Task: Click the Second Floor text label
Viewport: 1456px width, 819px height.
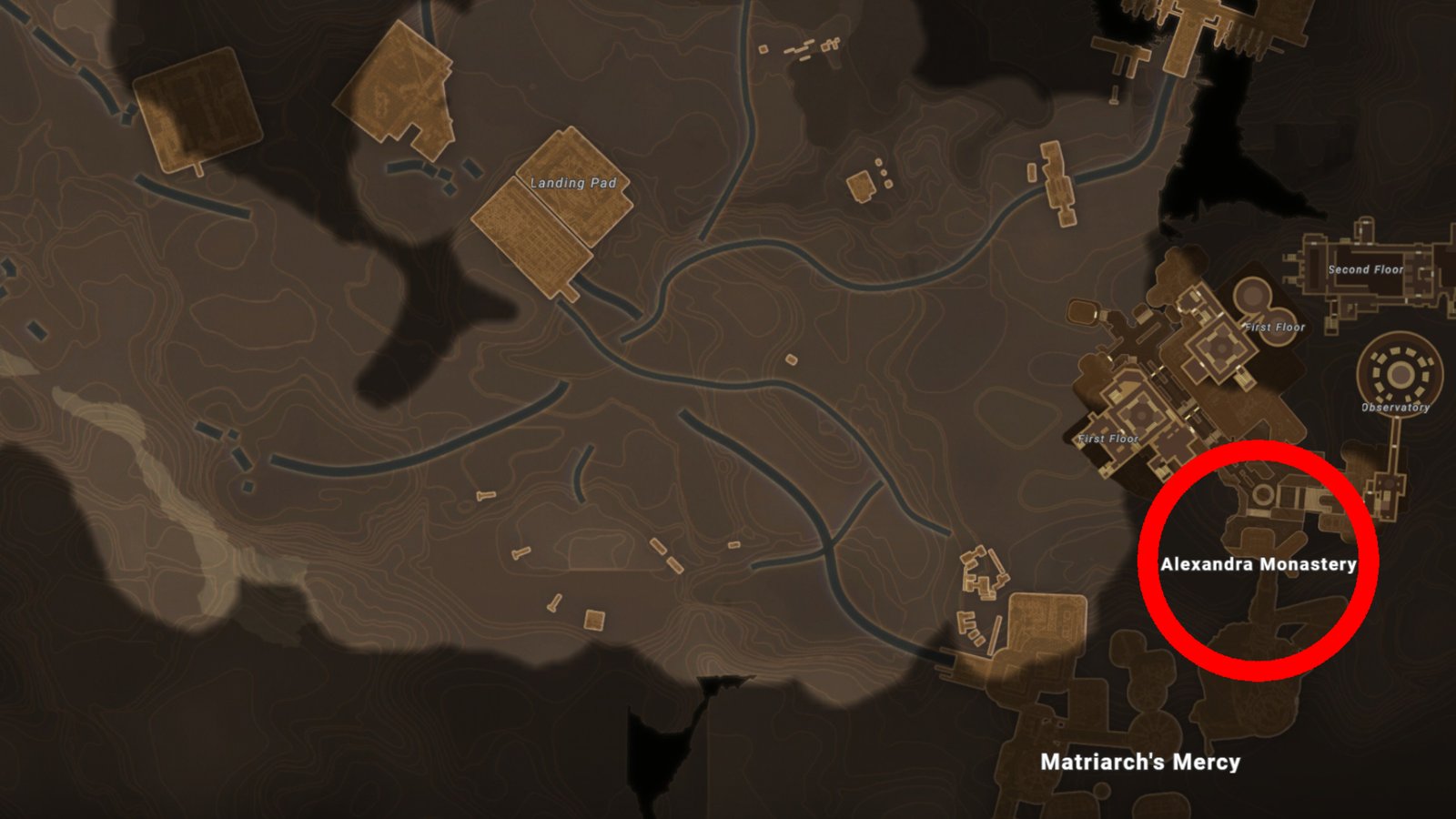Action: click(x=1365, y=270)
